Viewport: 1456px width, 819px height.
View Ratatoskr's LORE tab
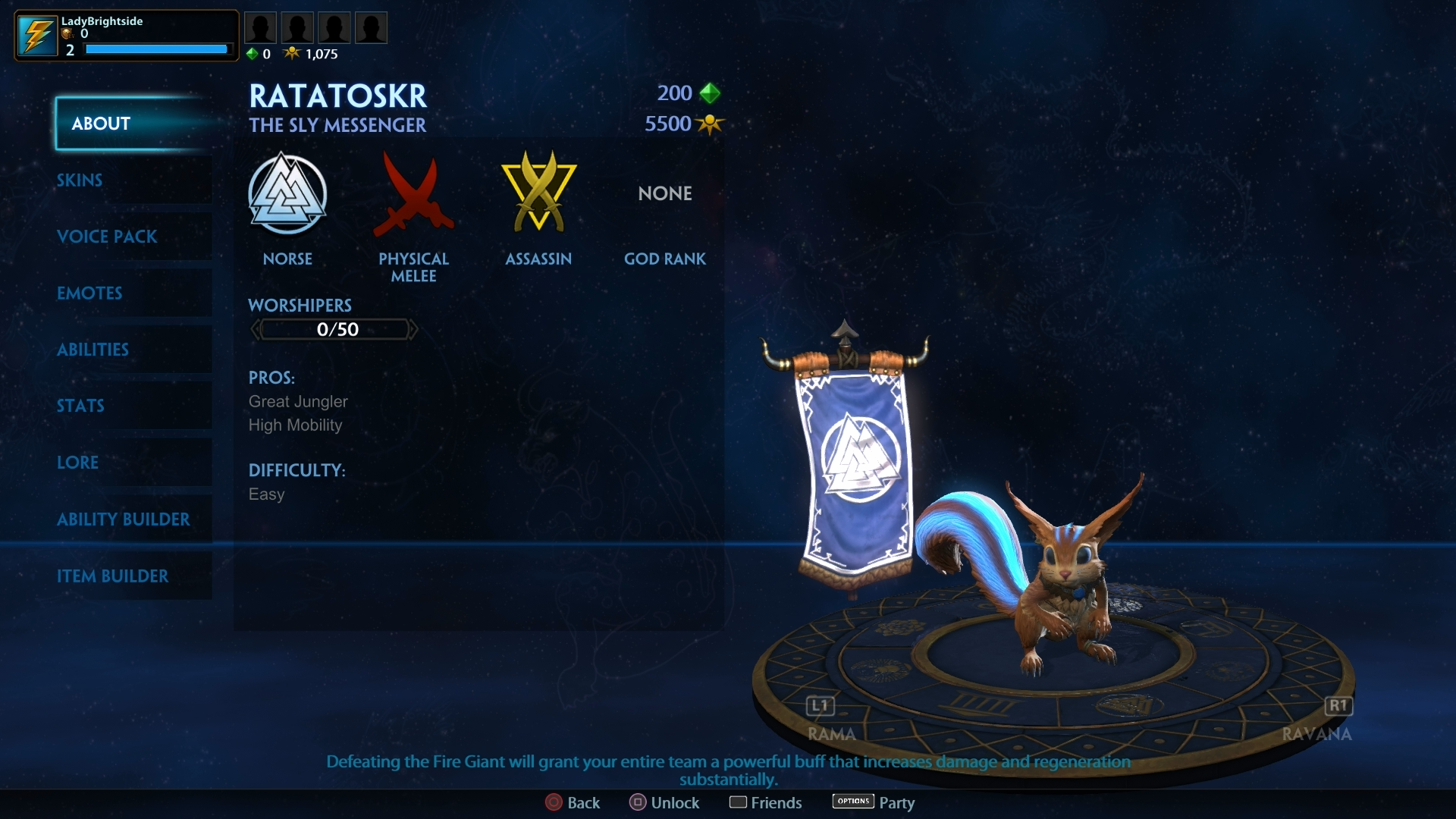(x=78, y=463)
